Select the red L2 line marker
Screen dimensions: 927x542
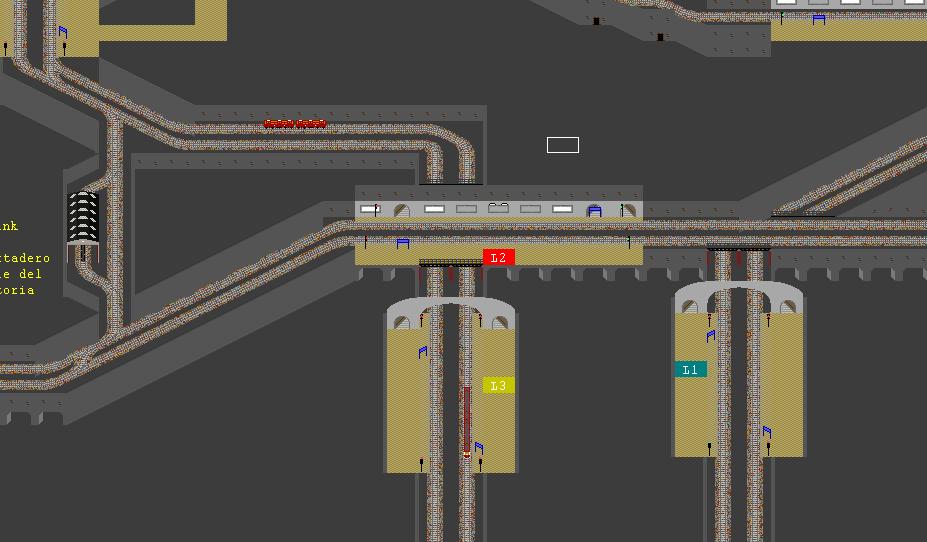[x=498, y=258]
